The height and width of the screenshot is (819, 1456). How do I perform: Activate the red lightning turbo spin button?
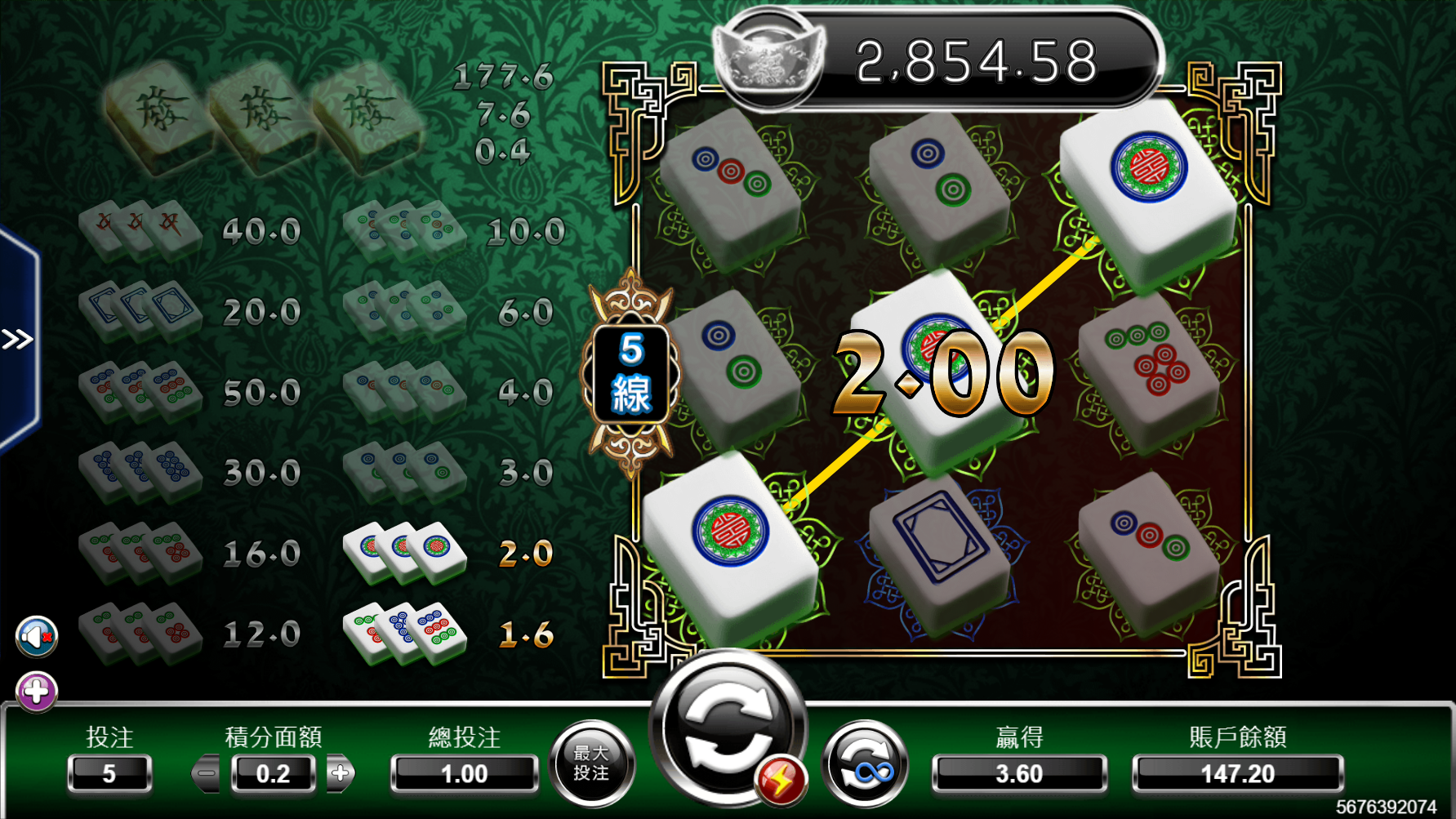(781, 781)
